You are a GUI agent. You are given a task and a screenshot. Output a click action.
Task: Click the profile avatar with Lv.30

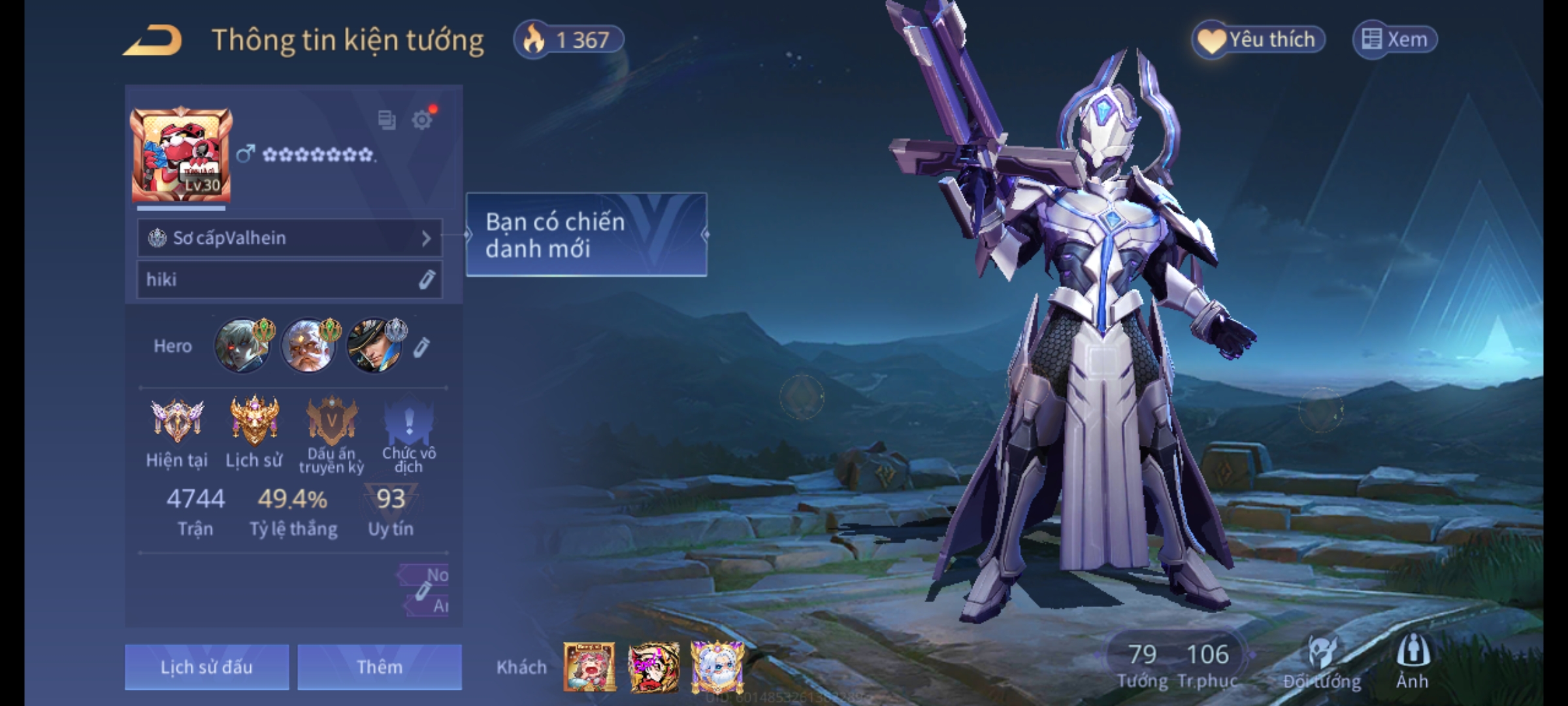click(181, 156)
